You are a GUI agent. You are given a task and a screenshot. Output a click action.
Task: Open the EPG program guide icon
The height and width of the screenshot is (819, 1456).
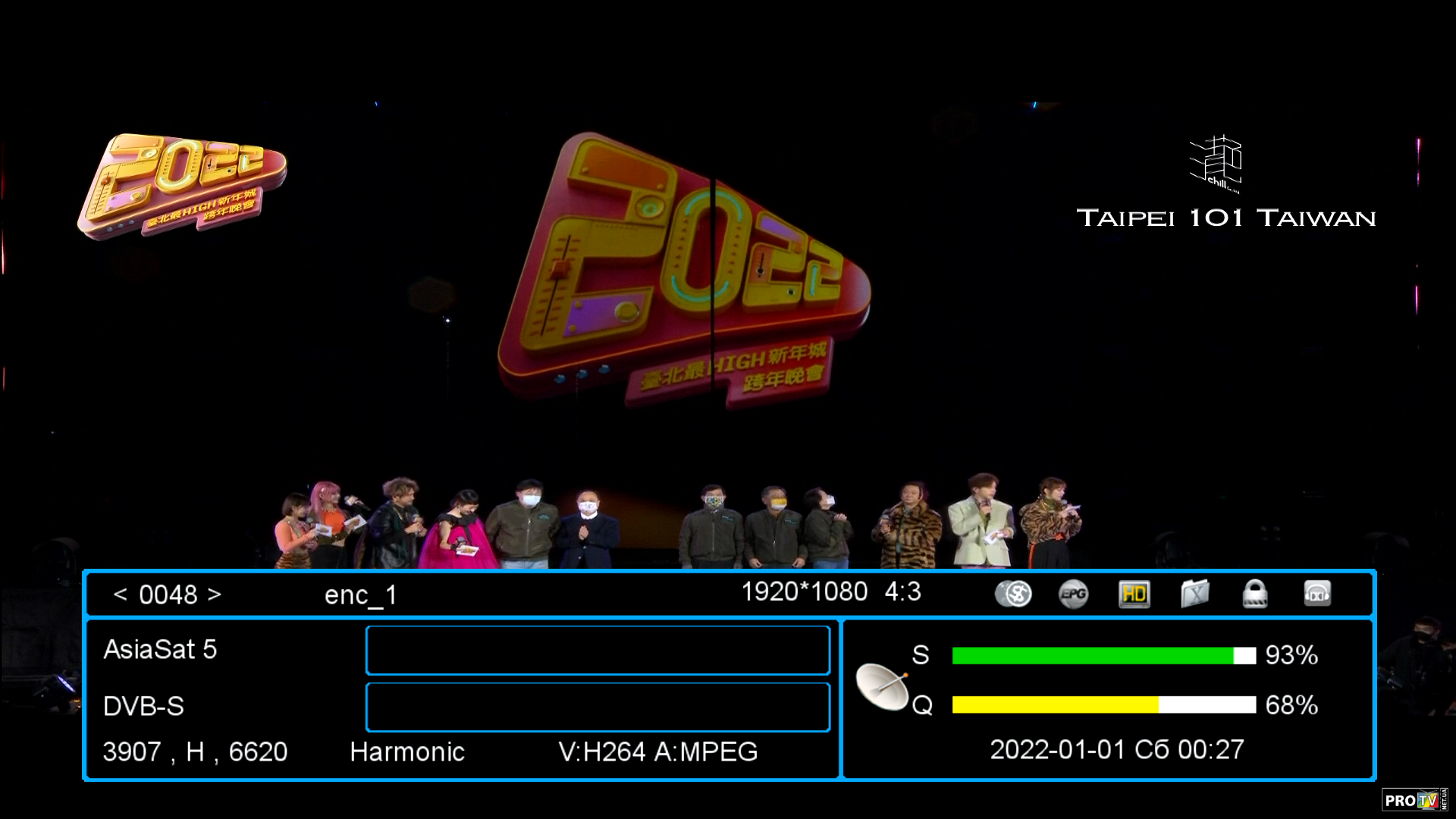coord(1073,594)
